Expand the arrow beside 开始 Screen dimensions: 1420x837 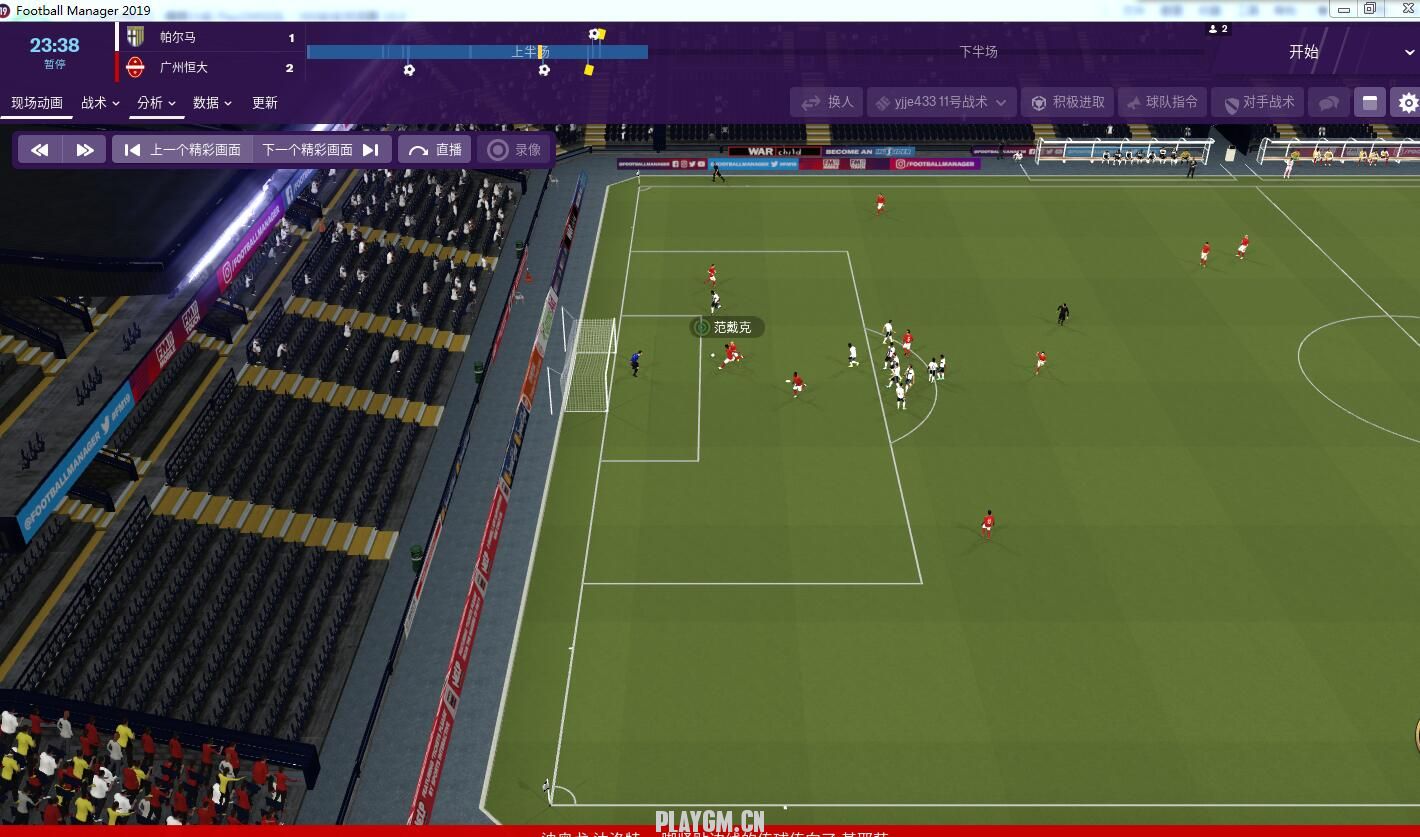pos(1409,52)
